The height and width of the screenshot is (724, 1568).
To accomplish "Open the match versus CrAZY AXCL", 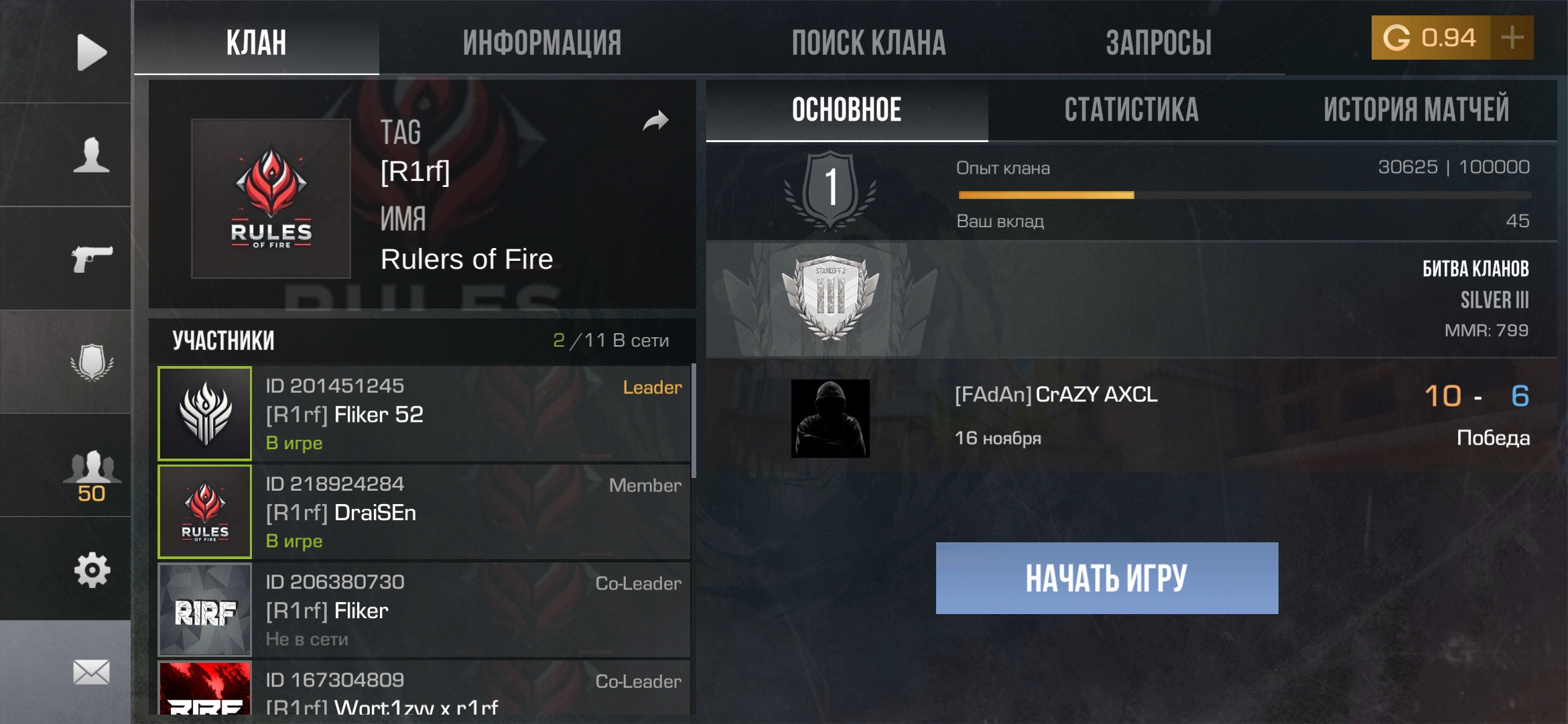I will point(1139,416).
